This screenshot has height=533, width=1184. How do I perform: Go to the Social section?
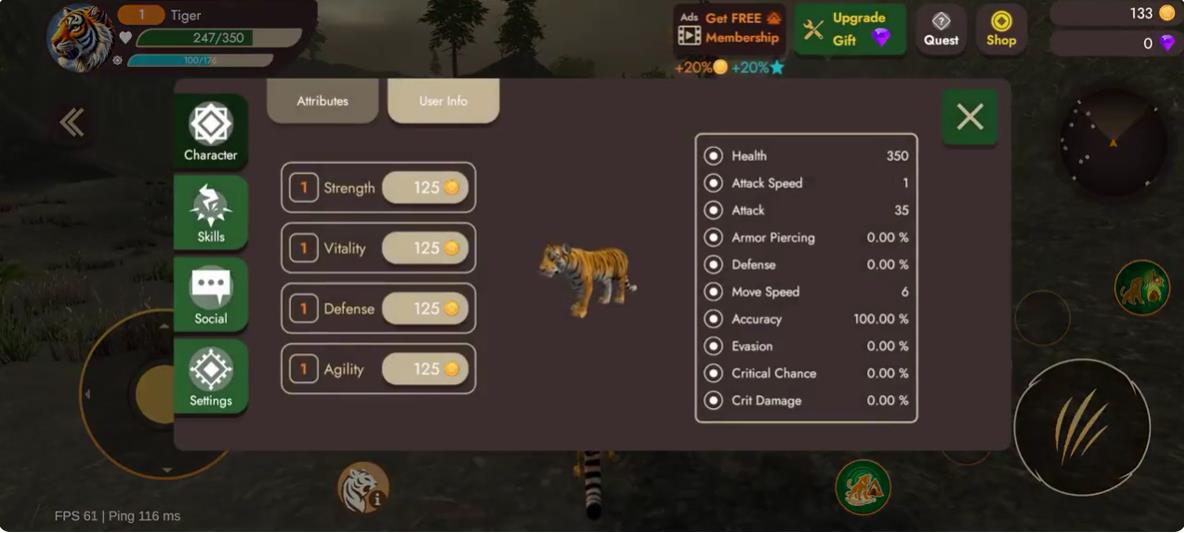(x=210, y=295)
